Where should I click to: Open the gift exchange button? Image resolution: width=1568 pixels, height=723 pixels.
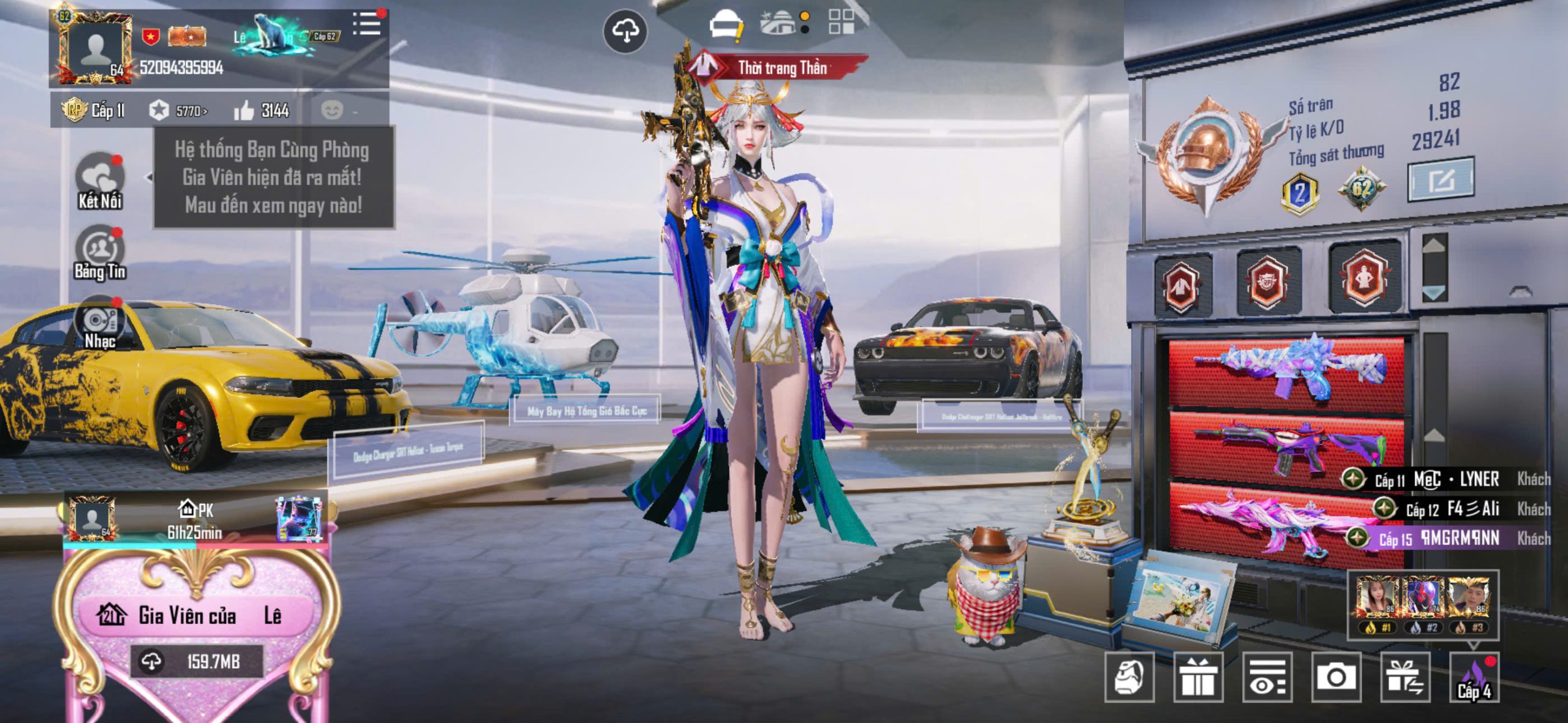click(x=1405, y=676)
